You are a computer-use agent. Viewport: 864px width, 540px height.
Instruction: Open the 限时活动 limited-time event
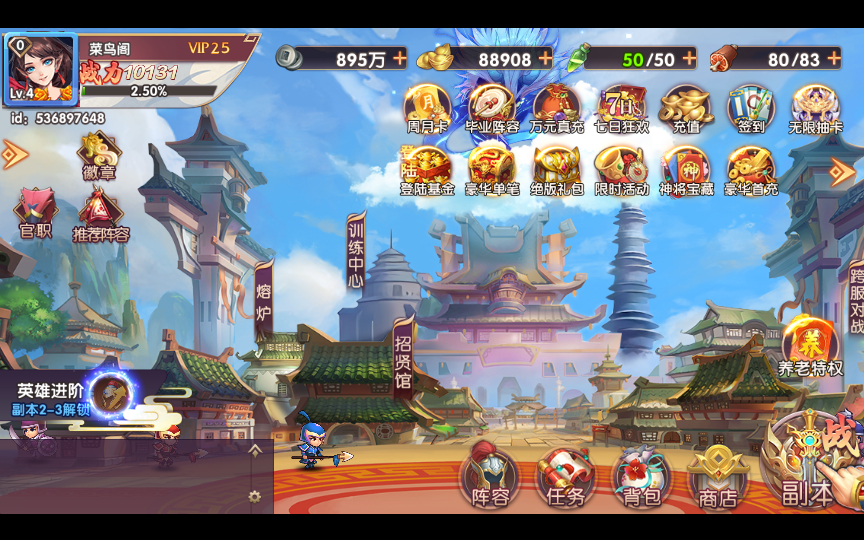point(622,169)
